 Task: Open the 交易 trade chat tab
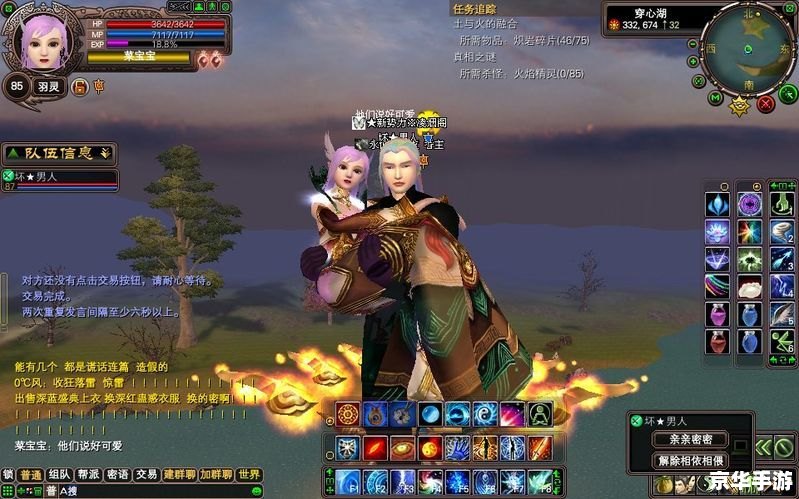[147, 474]
